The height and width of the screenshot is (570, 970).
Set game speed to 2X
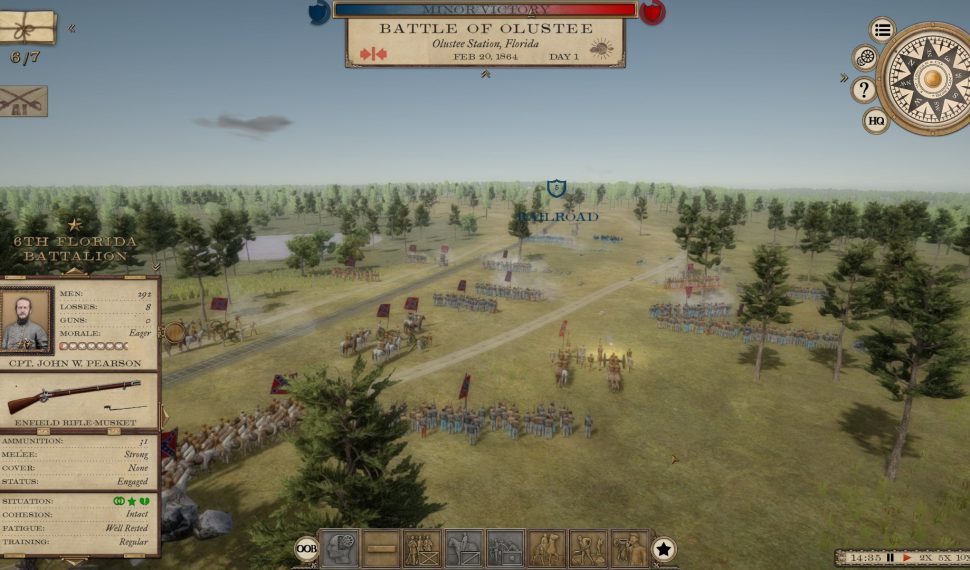(x=925, y=557)
